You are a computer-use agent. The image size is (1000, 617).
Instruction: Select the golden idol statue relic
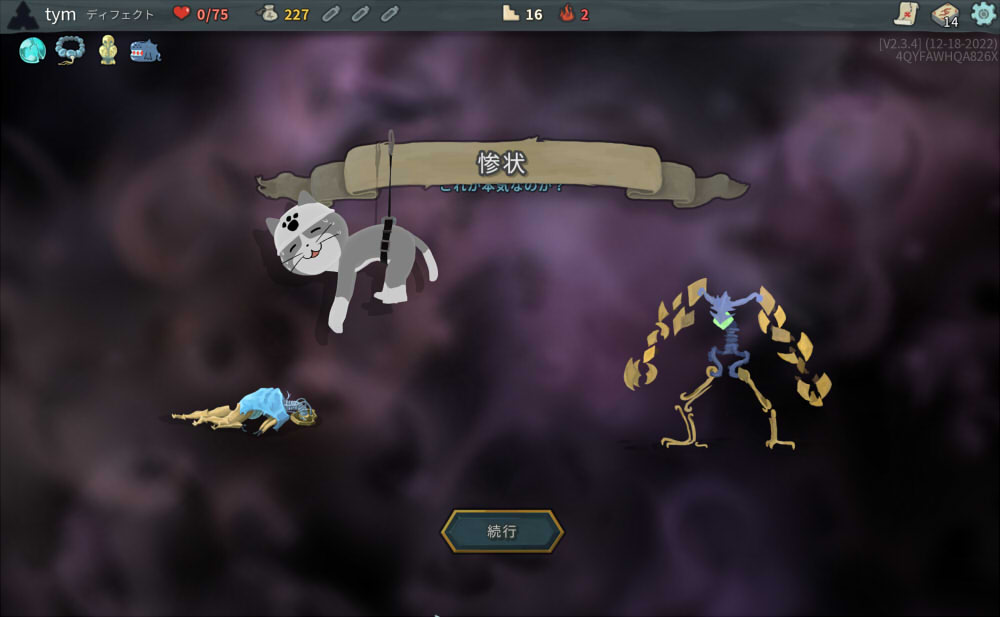(x=108, y=50)
